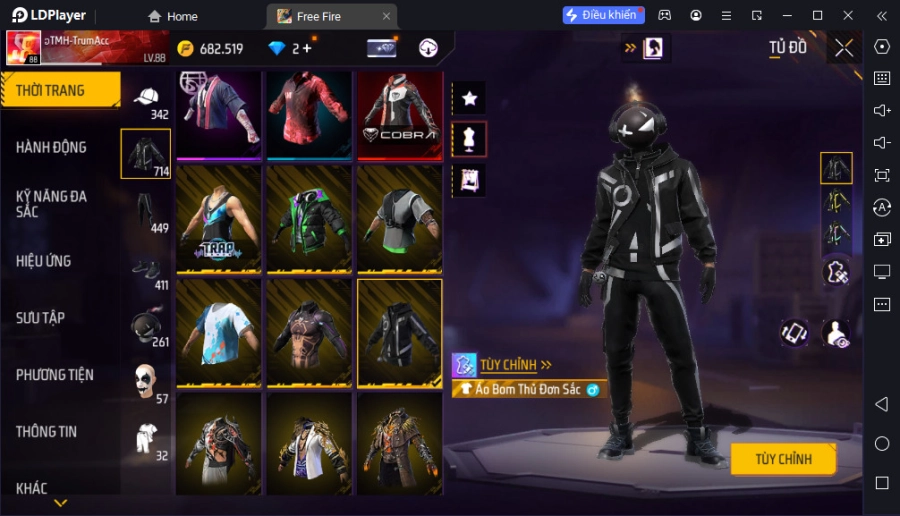Select the SƯU TẬP category
This screenshot has height=516, width=900.
click(x=41, y=318)
